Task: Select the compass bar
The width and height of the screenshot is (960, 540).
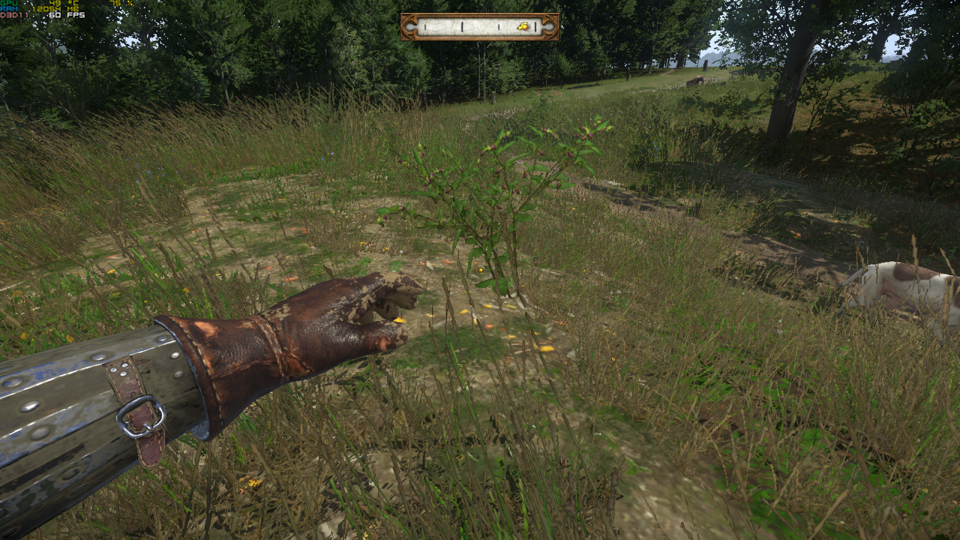Action: 479,27
